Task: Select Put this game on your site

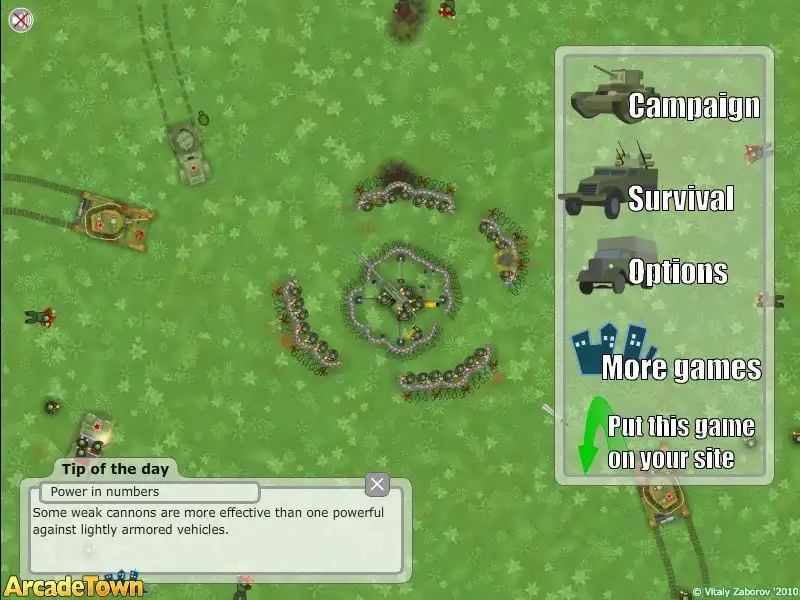Action: [680, 443]
